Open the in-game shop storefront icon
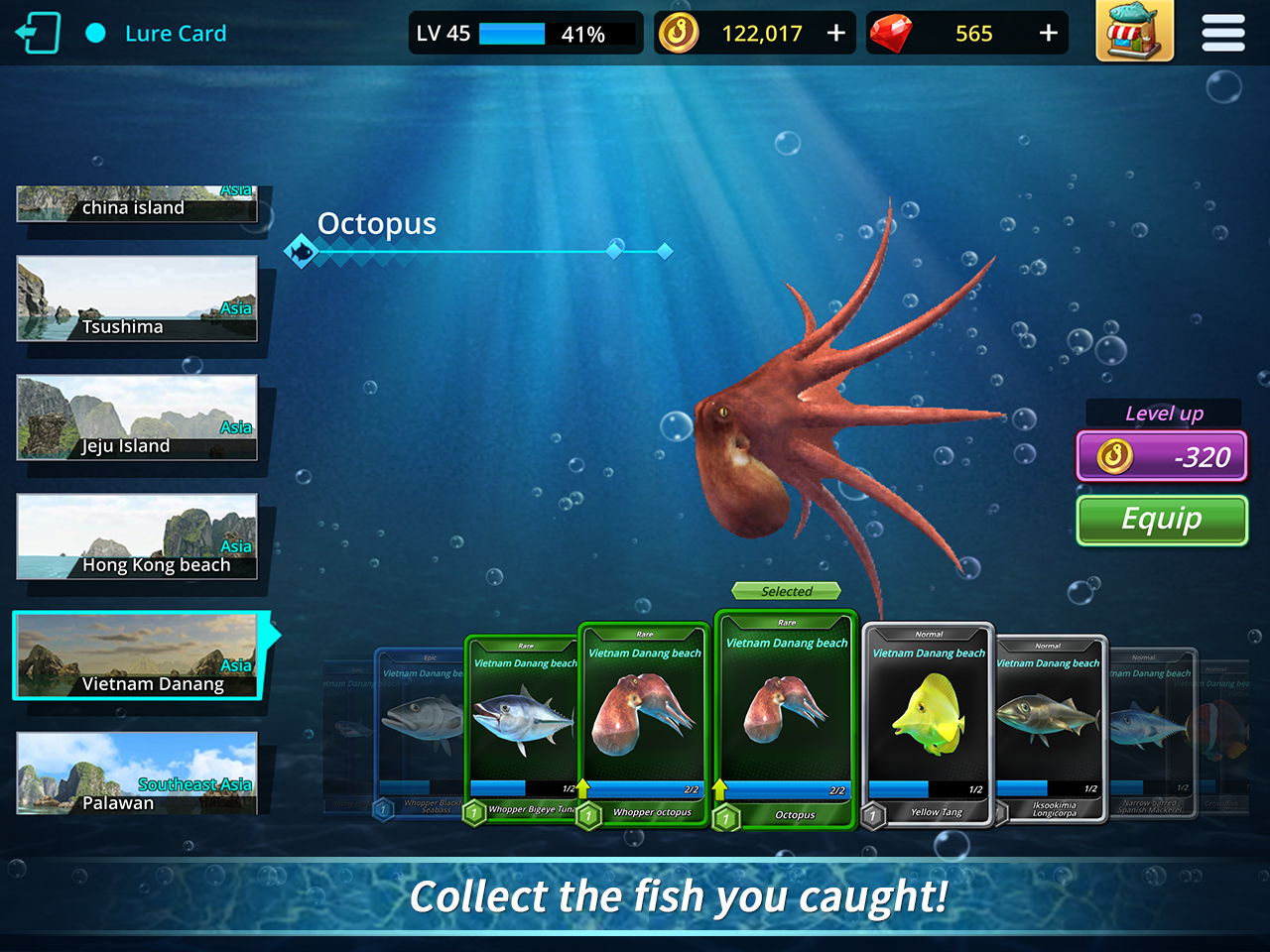 click(1134, 33)
